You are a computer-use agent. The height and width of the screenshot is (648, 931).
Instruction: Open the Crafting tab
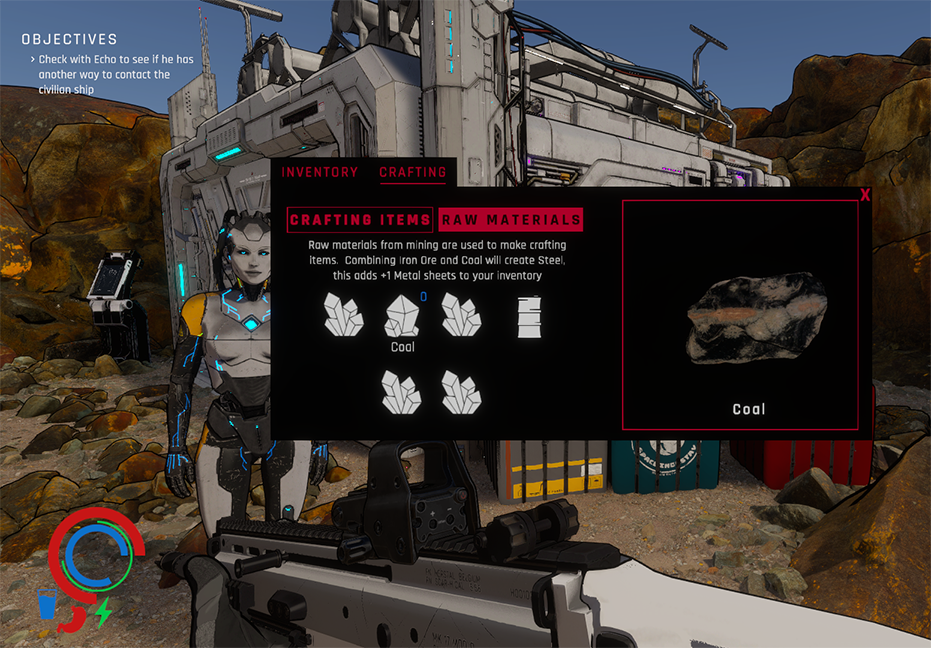[412, 172]
